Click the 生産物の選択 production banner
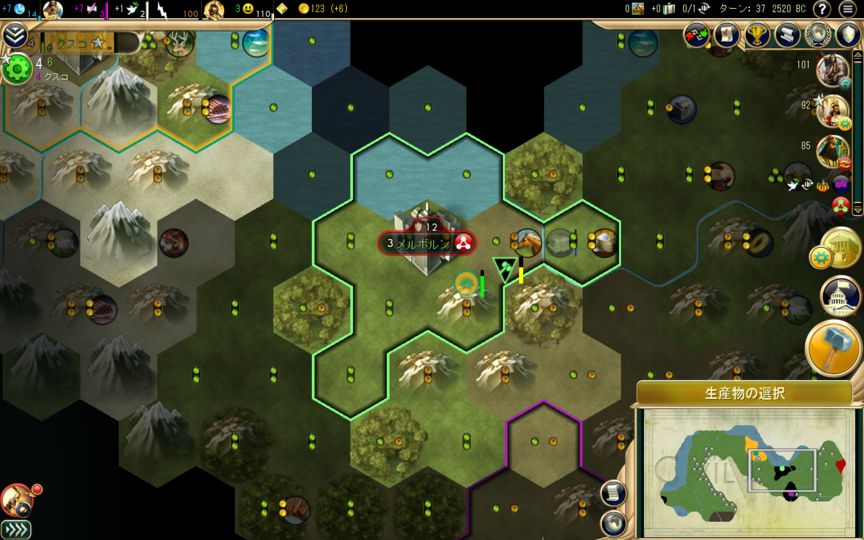Screen dimensions: 864x540 (x=744, y=392)
